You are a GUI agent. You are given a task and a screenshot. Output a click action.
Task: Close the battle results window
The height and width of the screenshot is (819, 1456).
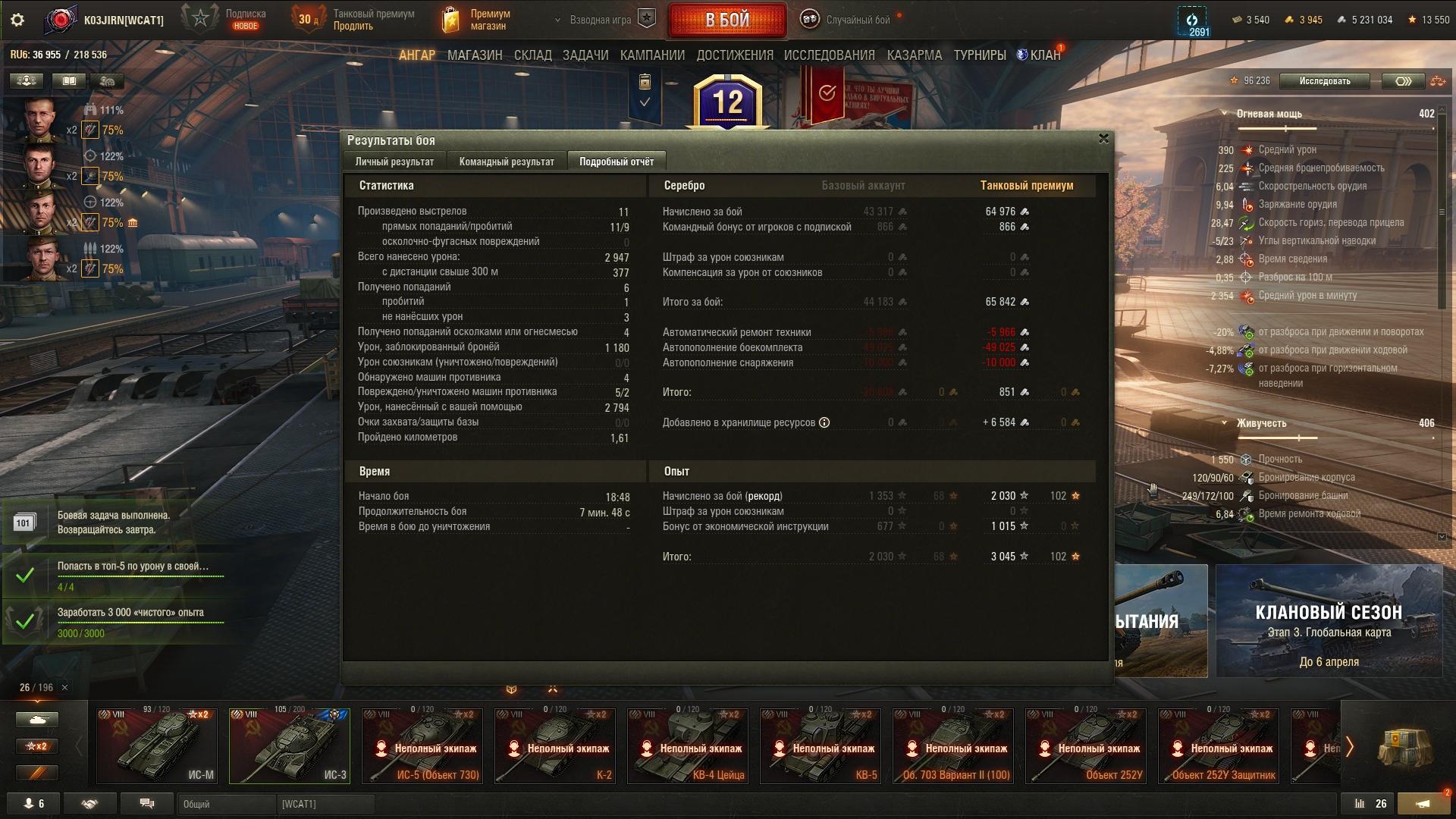point(1103,139)
